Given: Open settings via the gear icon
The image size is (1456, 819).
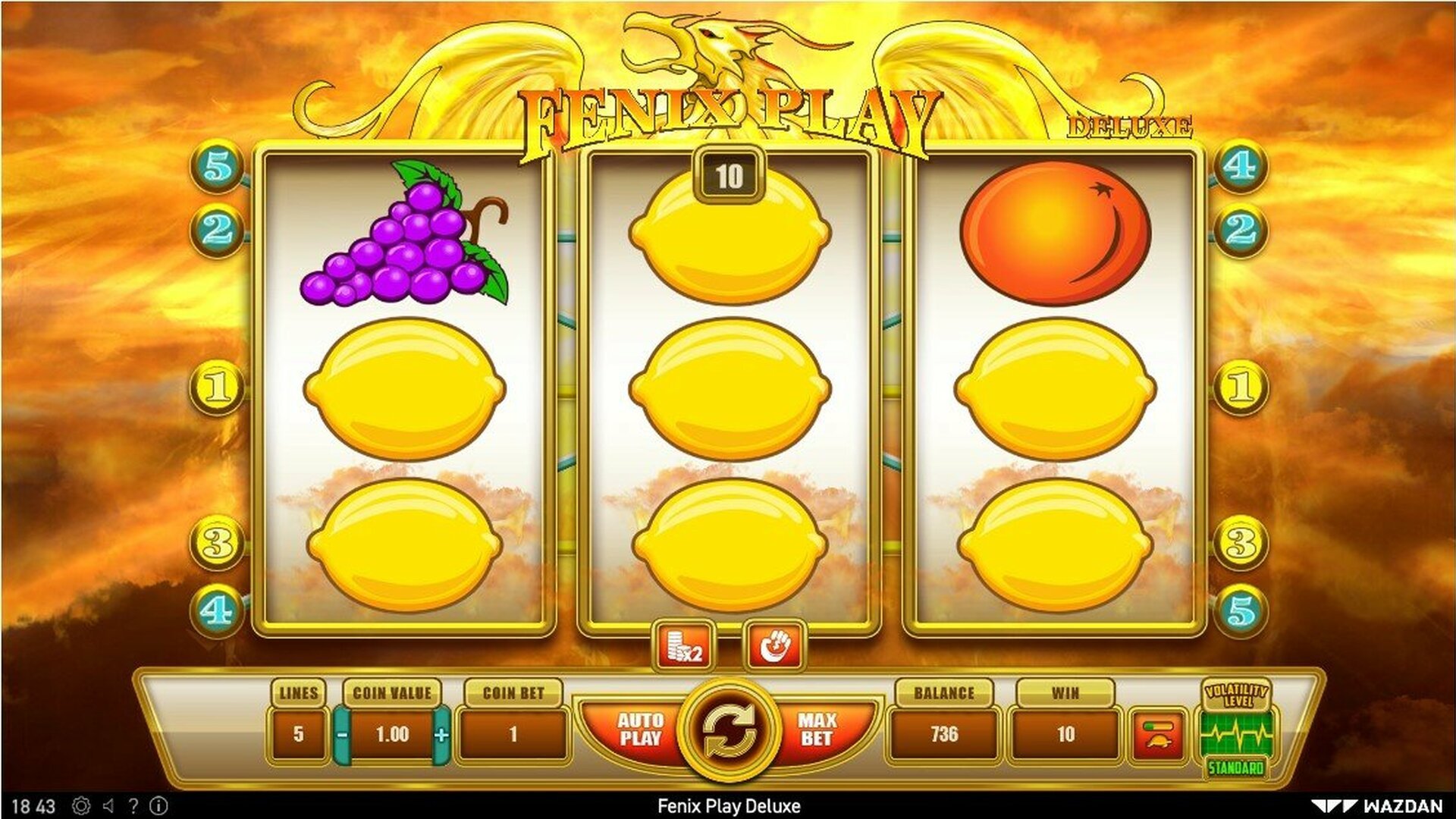Looking at the screenshot, I should (81, 805).
